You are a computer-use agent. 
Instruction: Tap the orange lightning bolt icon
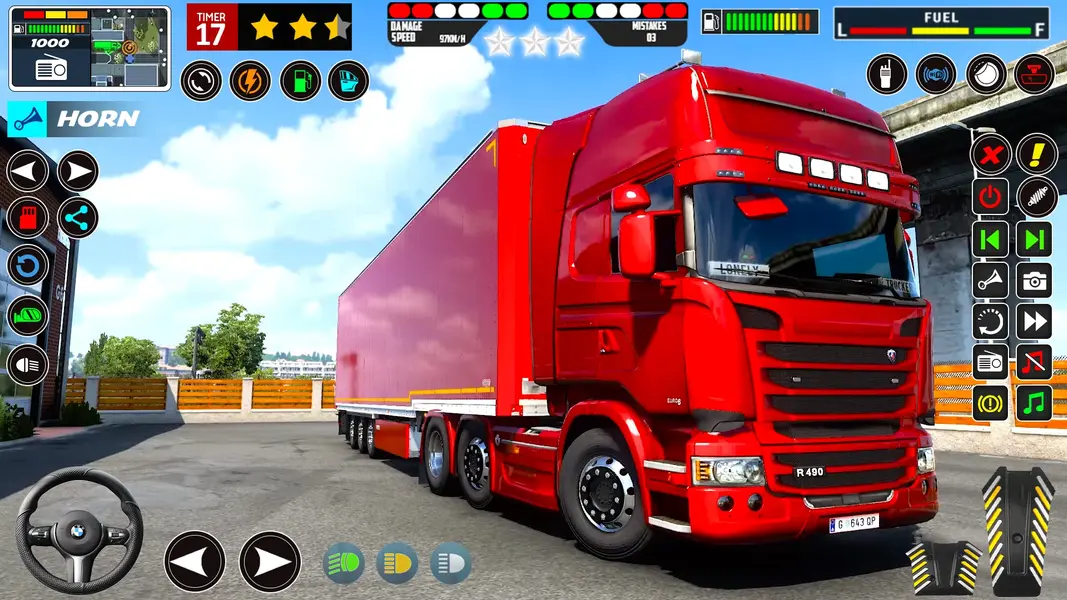tap(250, 81)
